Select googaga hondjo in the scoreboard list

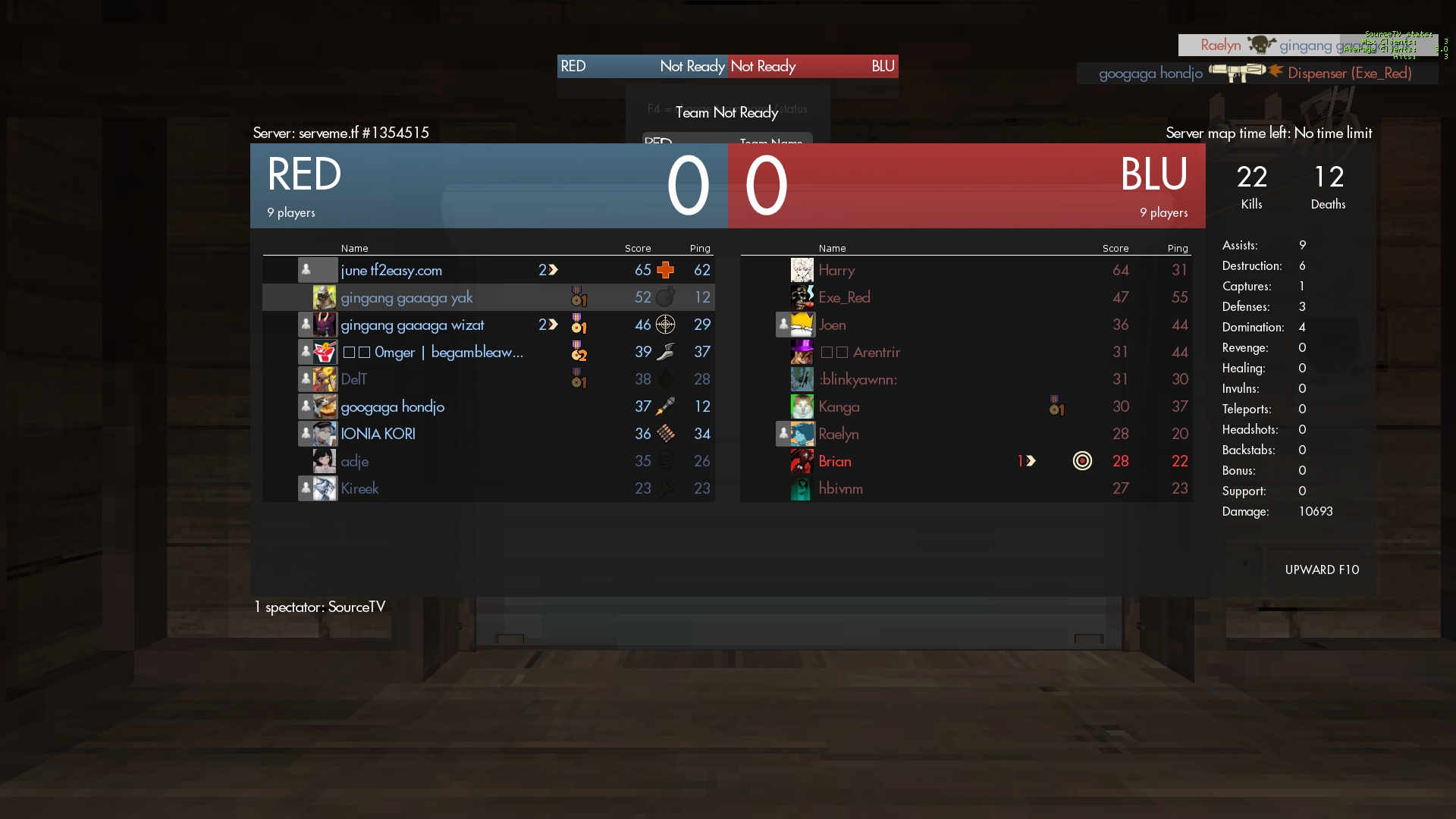[393, 406]
